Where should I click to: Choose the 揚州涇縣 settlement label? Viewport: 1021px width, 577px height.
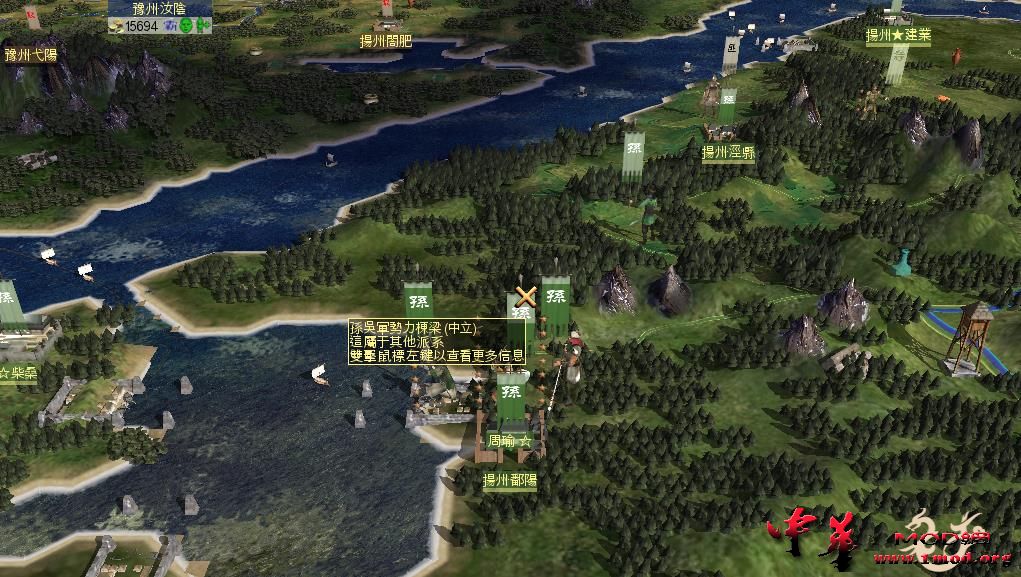tap(728, 153)
